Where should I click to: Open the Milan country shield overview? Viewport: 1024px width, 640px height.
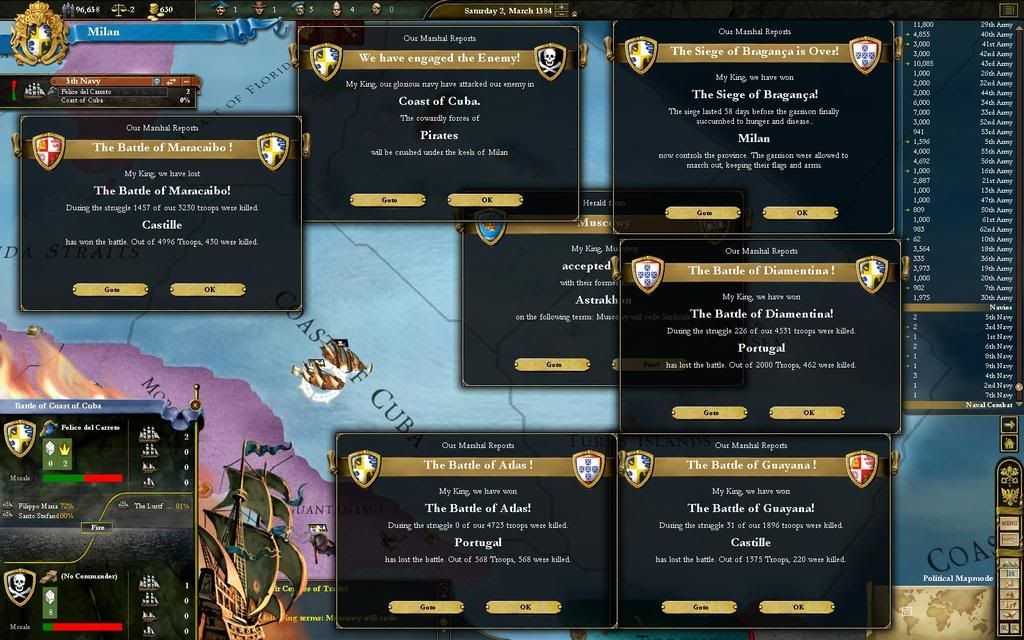click(x=38, y=34)
